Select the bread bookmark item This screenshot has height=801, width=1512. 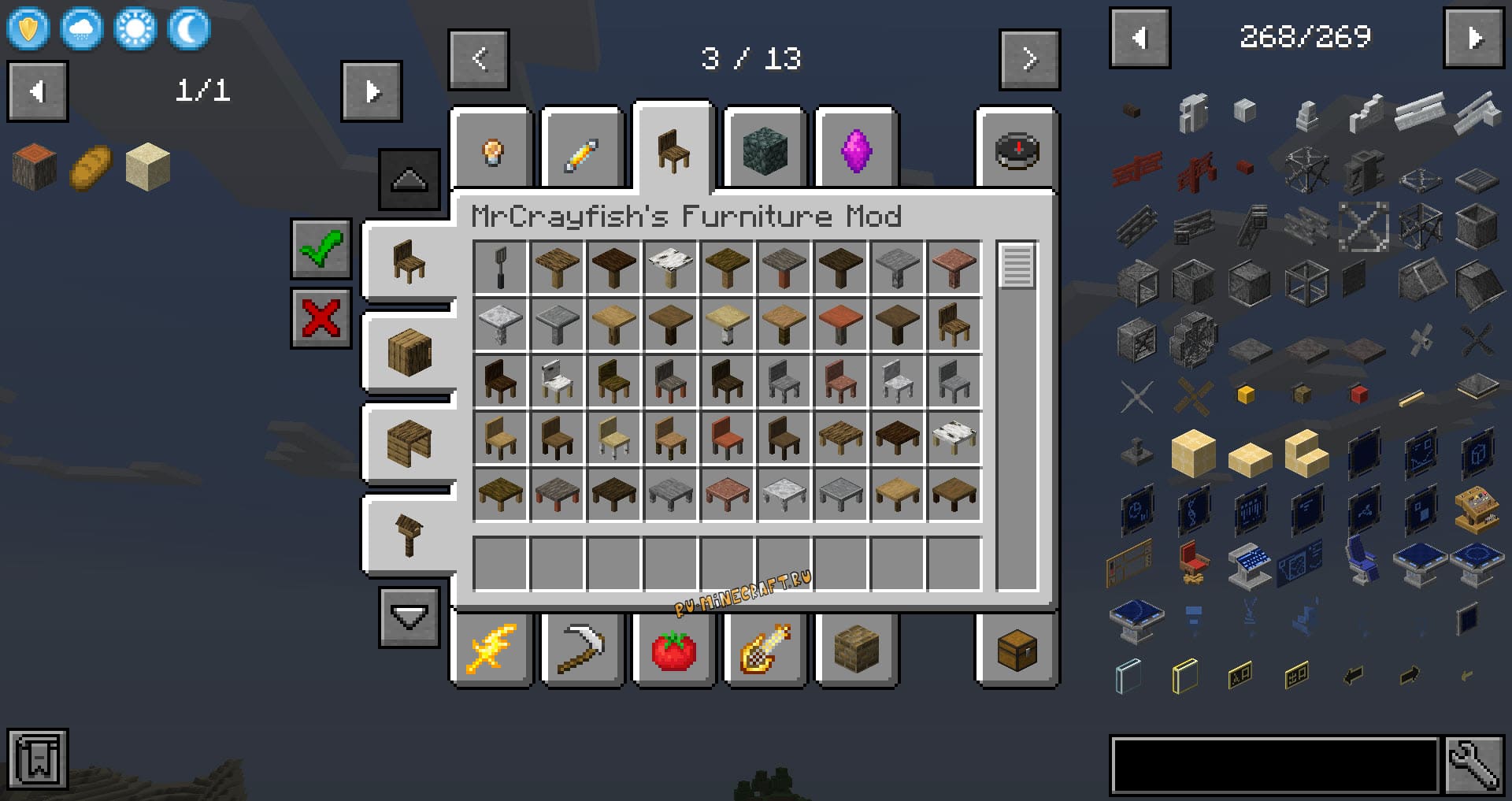coord(91,167)
